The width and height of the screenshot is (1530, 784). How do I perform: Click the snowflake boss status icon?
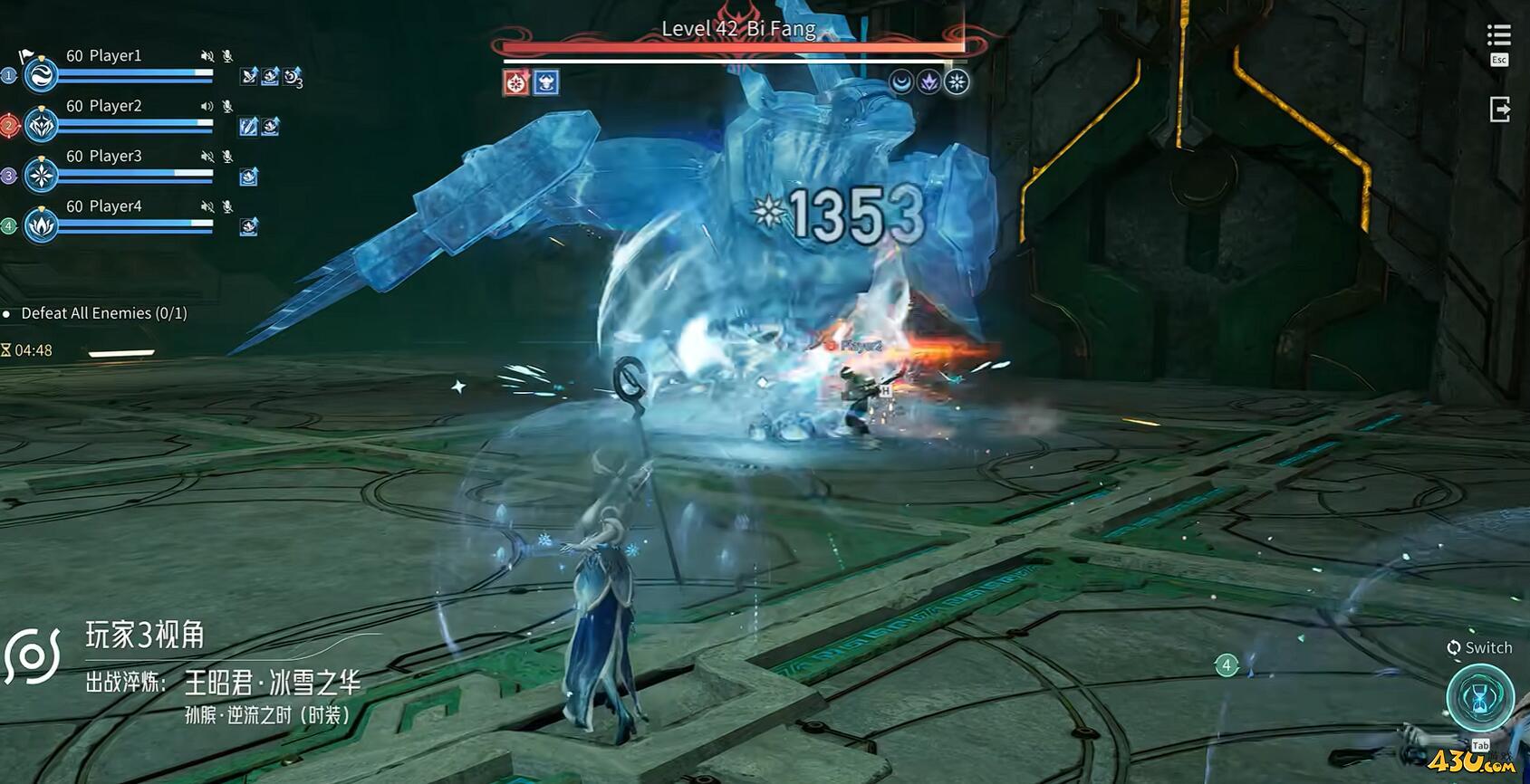tap(957, 82)
